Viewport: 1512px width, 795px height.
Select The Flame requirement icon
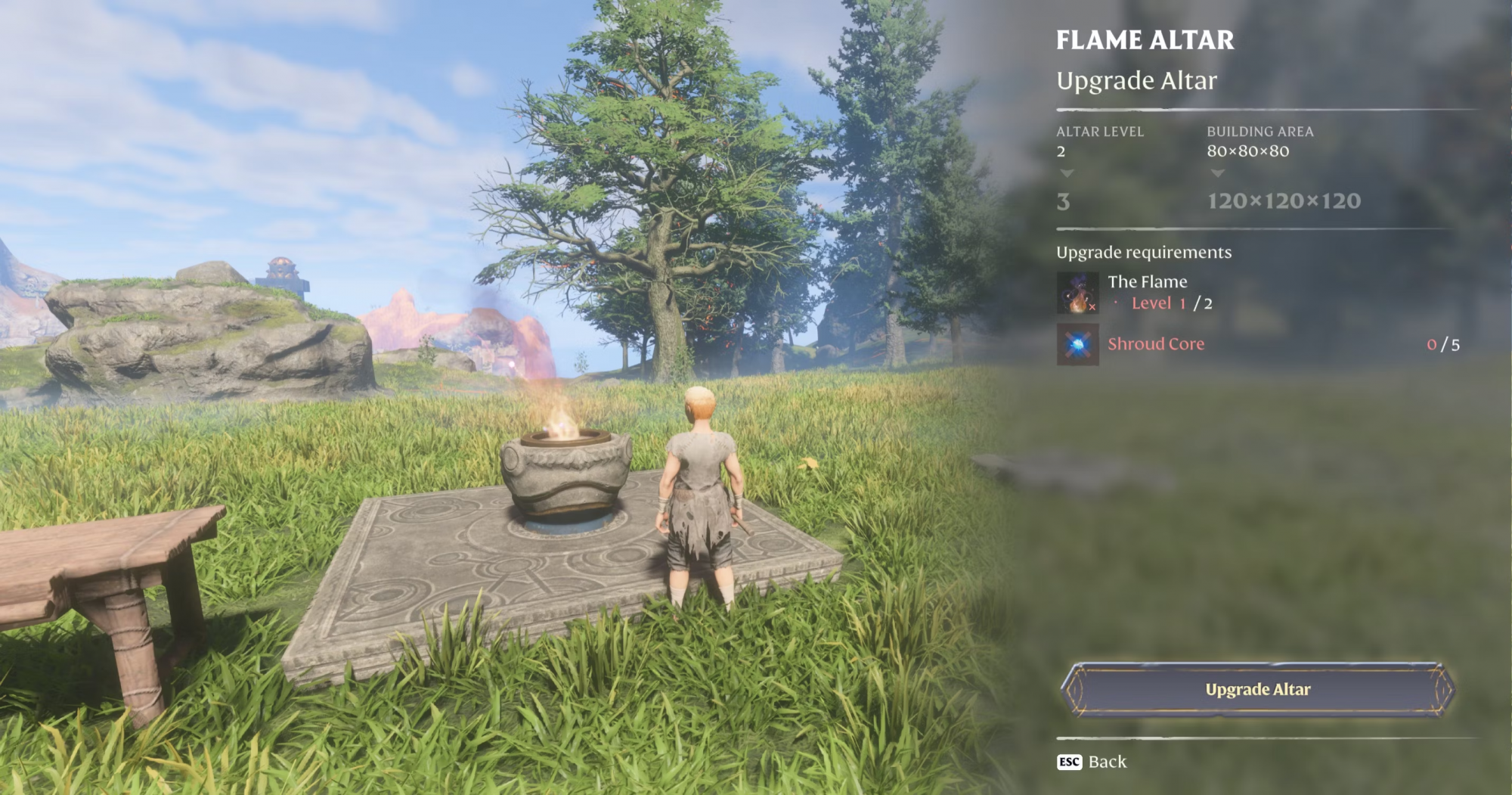[x=1077, y=293]
